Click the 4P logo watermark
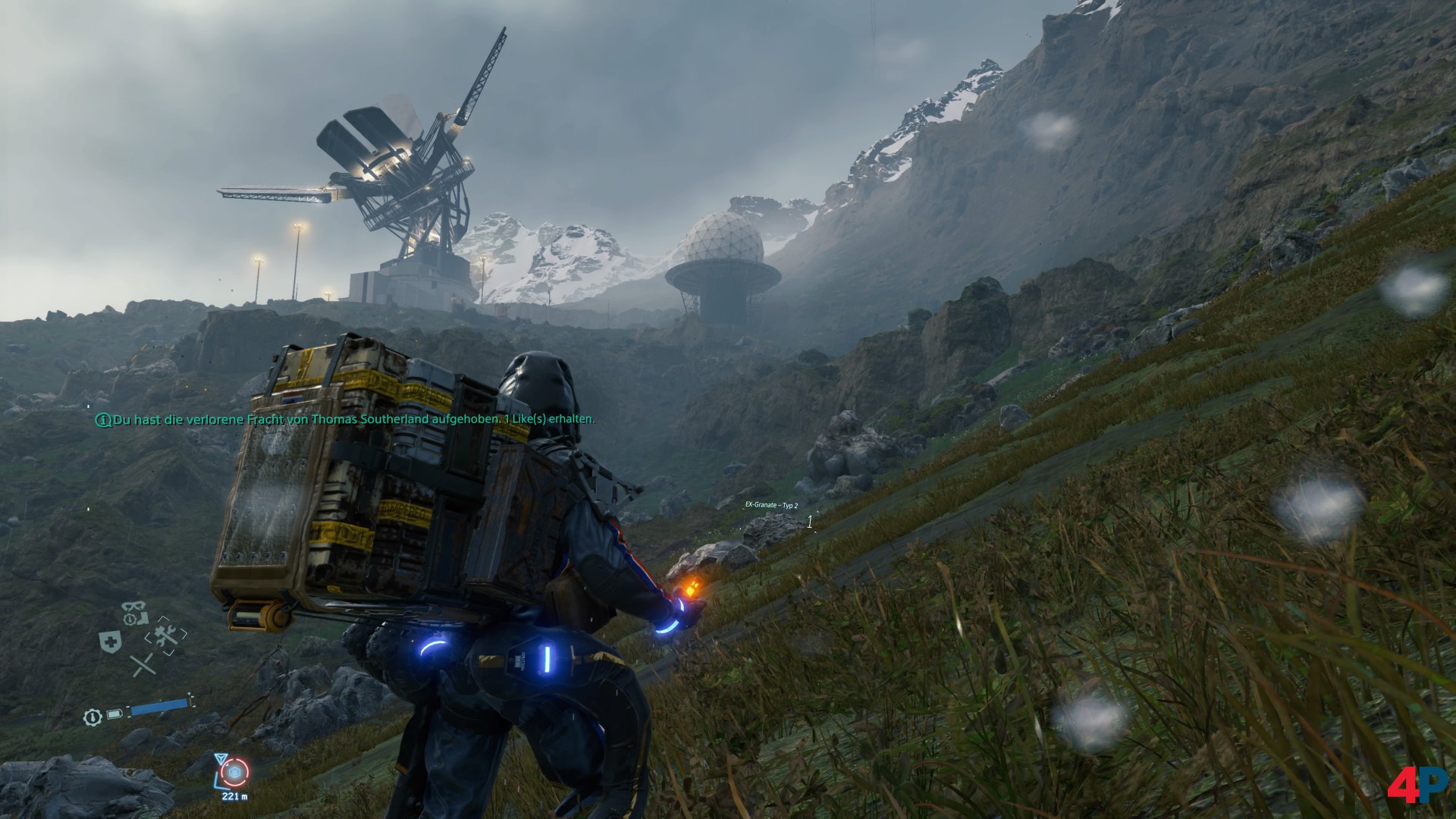1456x819 pixels. [x=1417, y=787]
